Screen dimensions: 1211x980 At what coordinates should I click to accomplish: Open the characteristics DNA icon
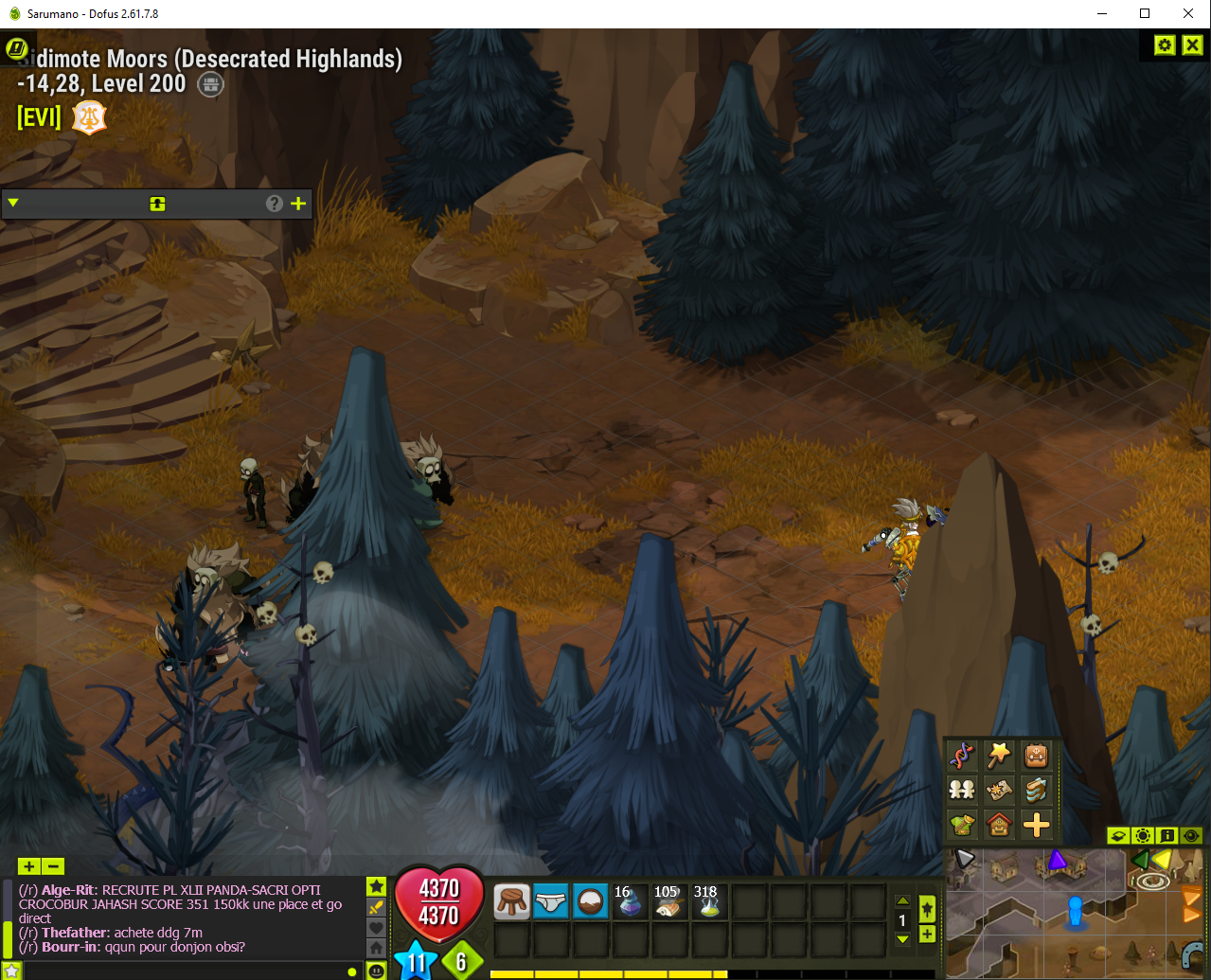coord(962,756)
